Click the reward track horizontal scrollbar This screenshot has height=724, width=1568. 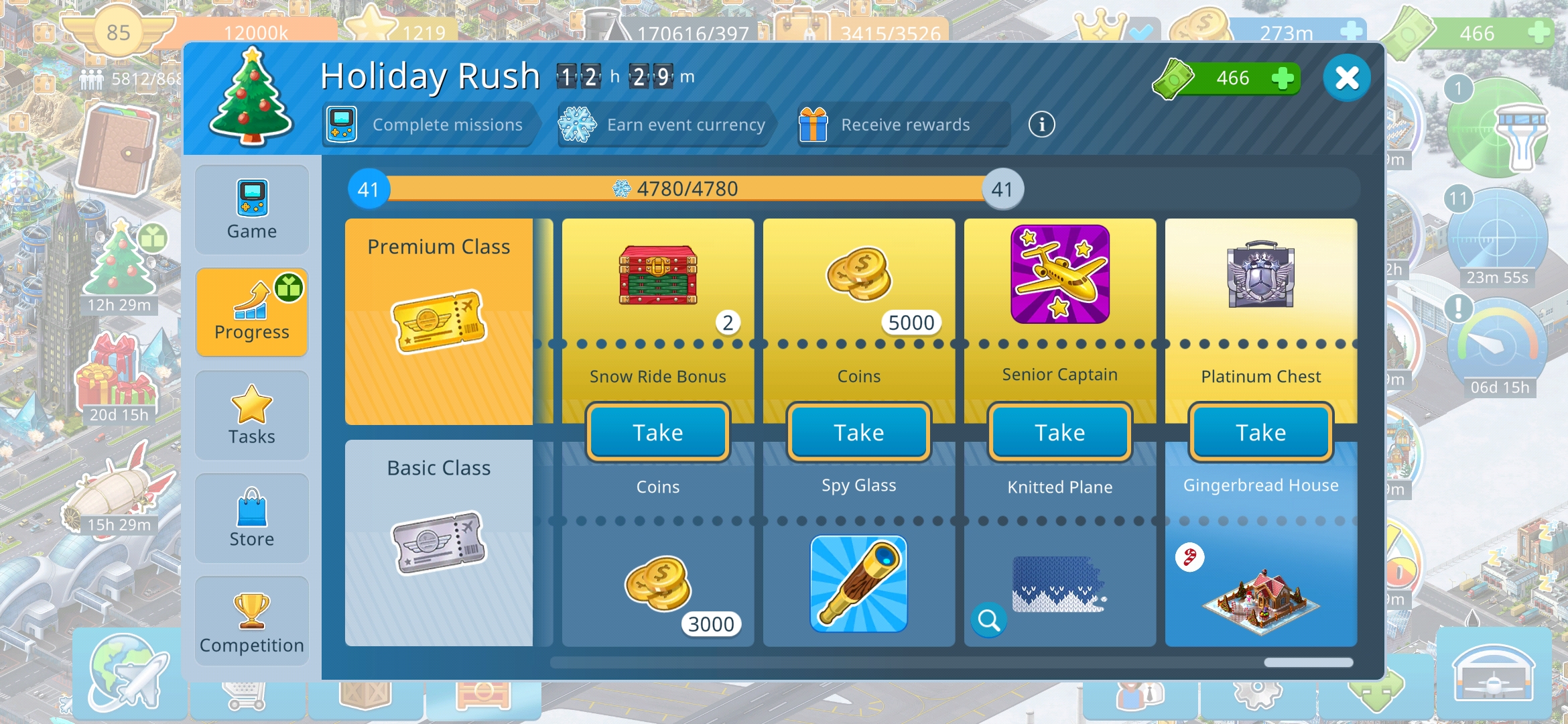tap(952, 662)
